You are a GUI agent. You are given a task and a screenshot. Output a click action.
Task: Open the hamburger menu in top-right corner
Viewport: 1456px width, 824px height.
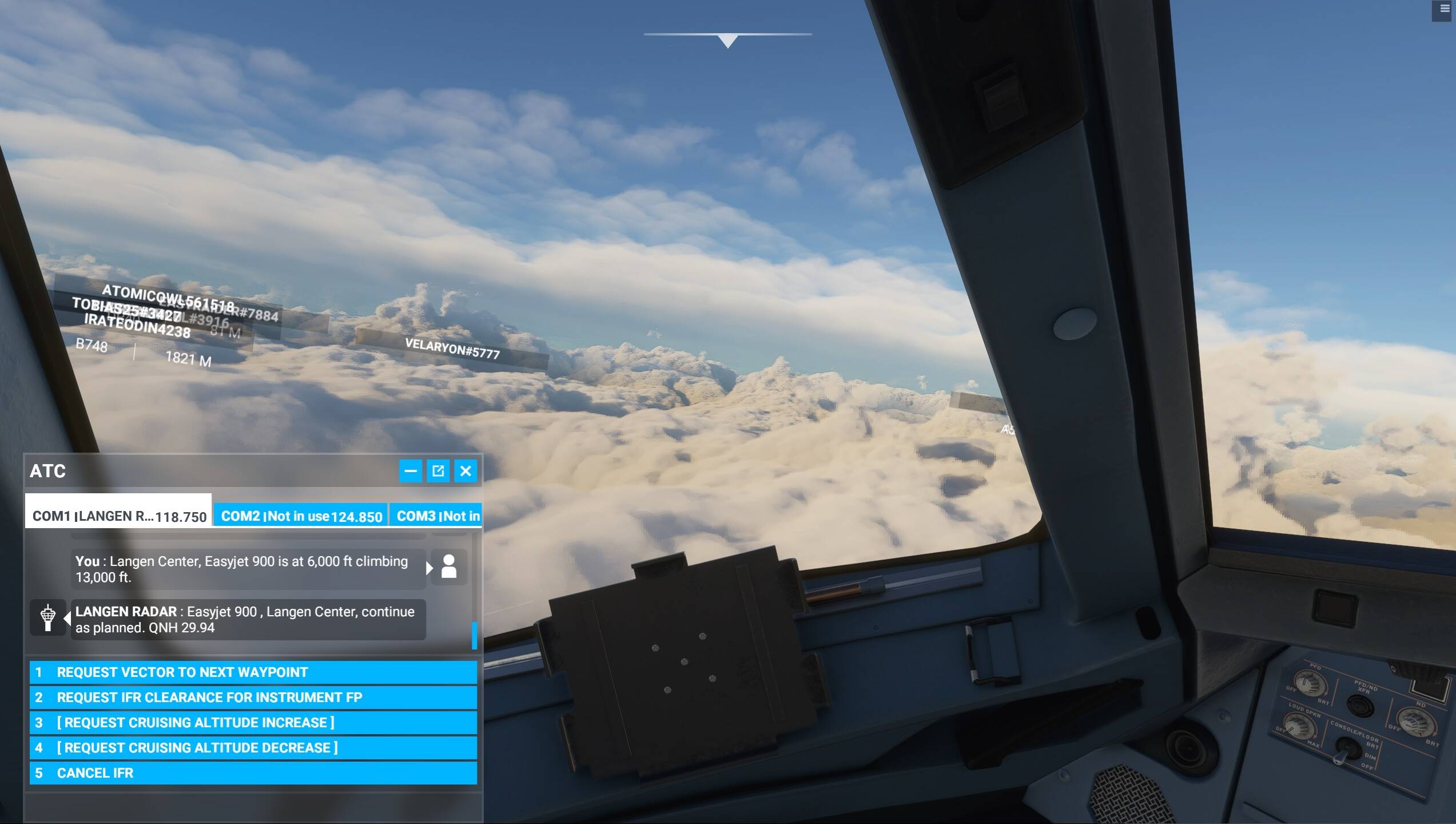pos(1445,10)
